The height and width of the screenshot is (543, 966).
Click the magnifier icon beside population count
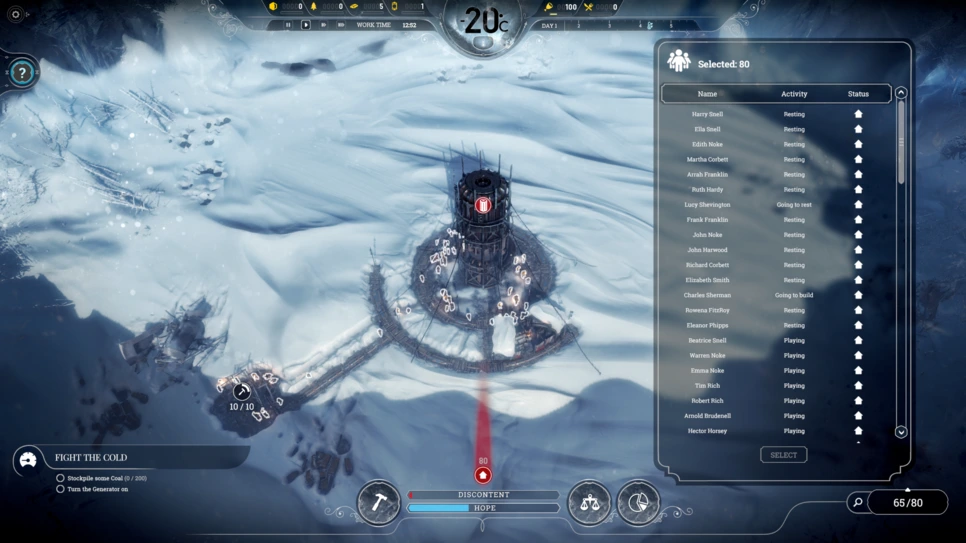pos(857,502)
